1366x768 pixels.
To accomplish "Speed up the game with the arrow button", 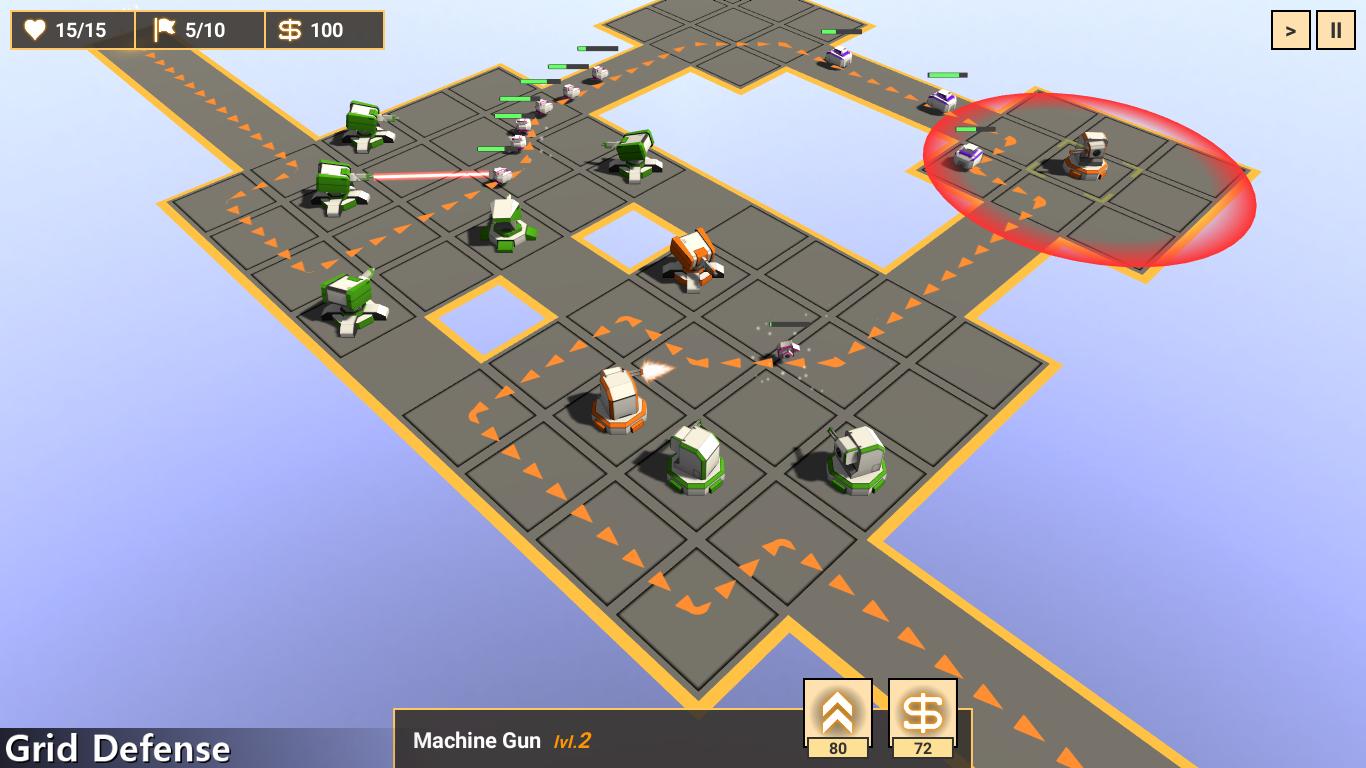I will click(x=1289, y=29).
